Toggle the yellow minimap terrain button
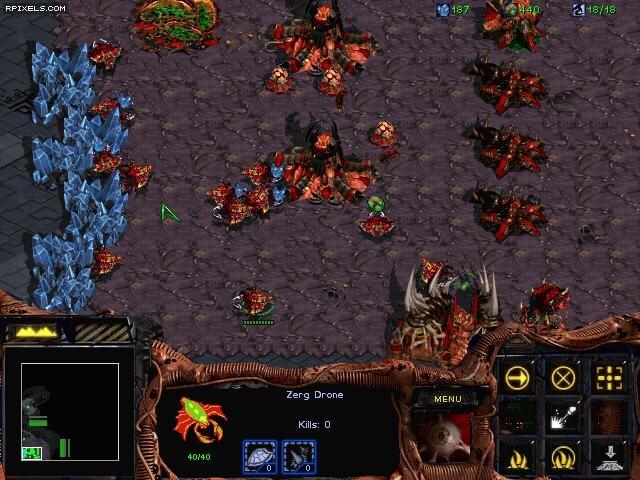This screenshot has height=480, width=640. coord(35,331)
